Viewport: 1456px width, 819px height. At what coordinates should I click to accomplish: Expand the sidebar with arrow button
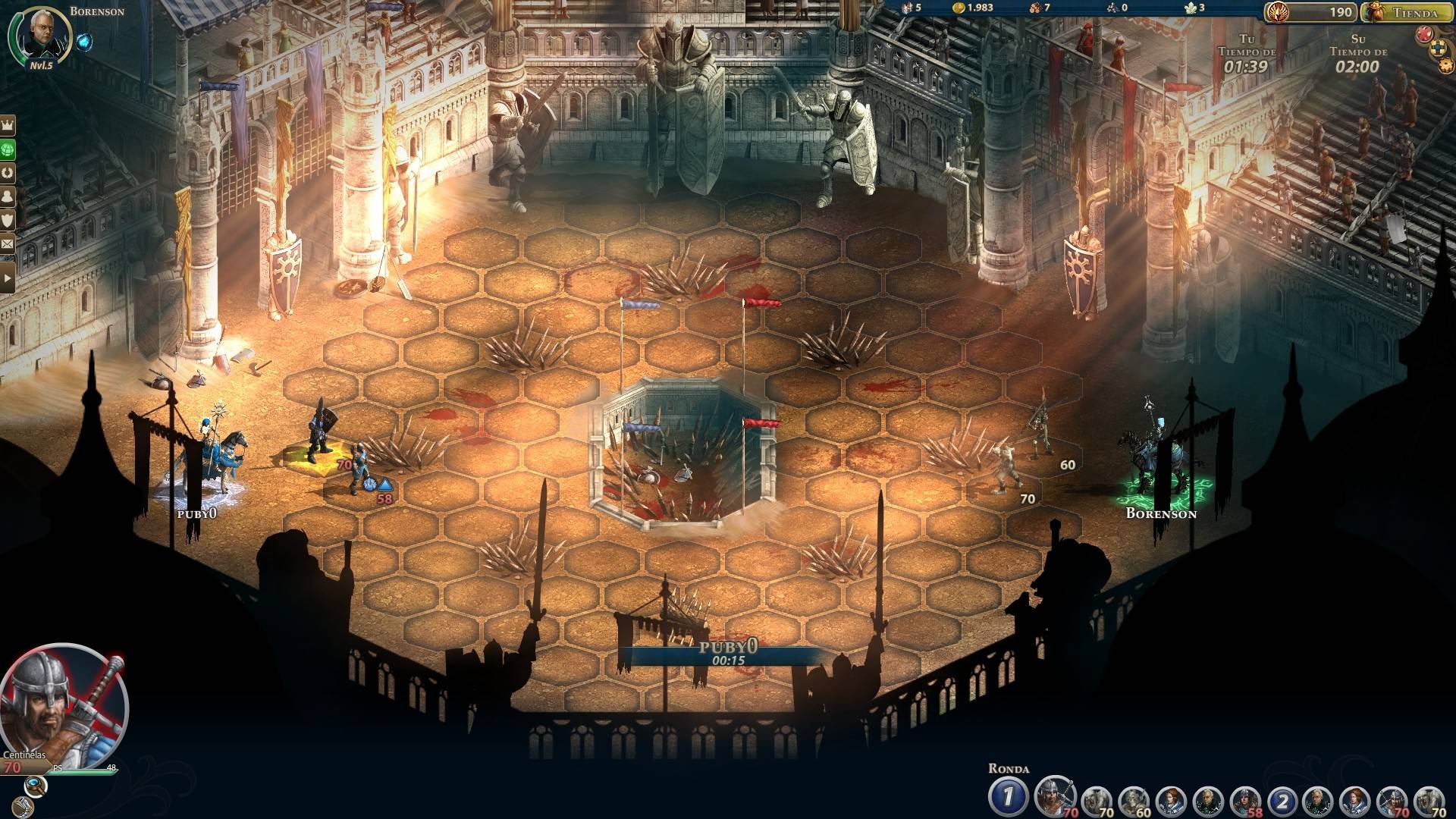8,278
